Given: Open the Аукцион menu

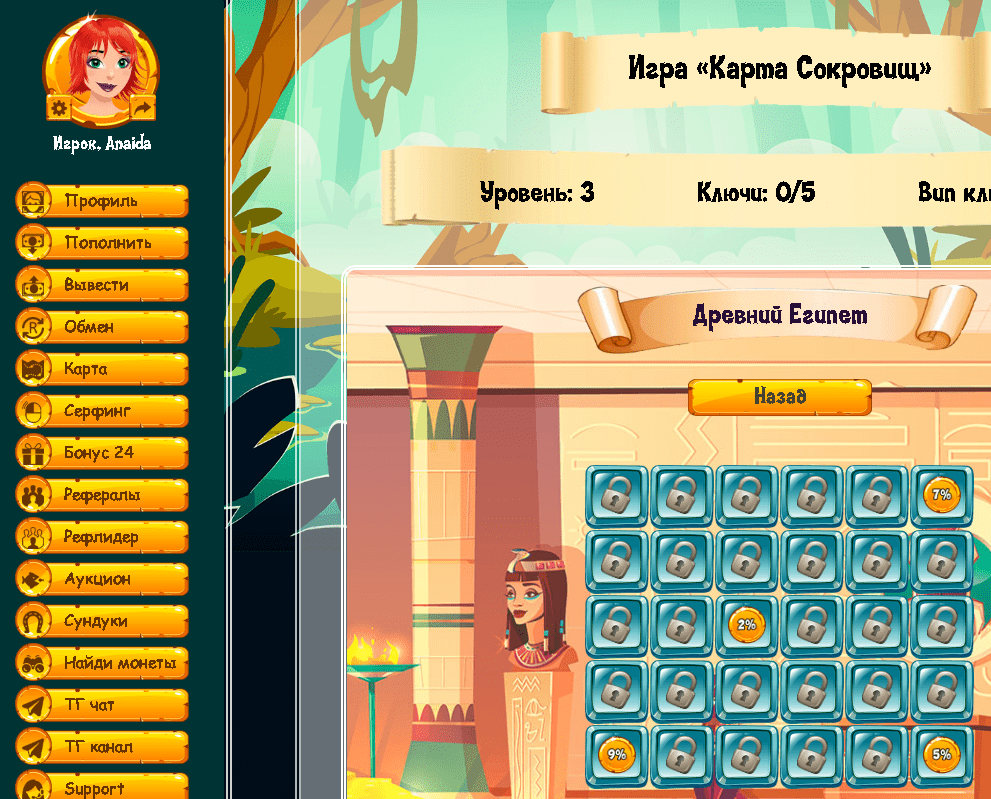Looking at the screenshot, I should 102,579.
